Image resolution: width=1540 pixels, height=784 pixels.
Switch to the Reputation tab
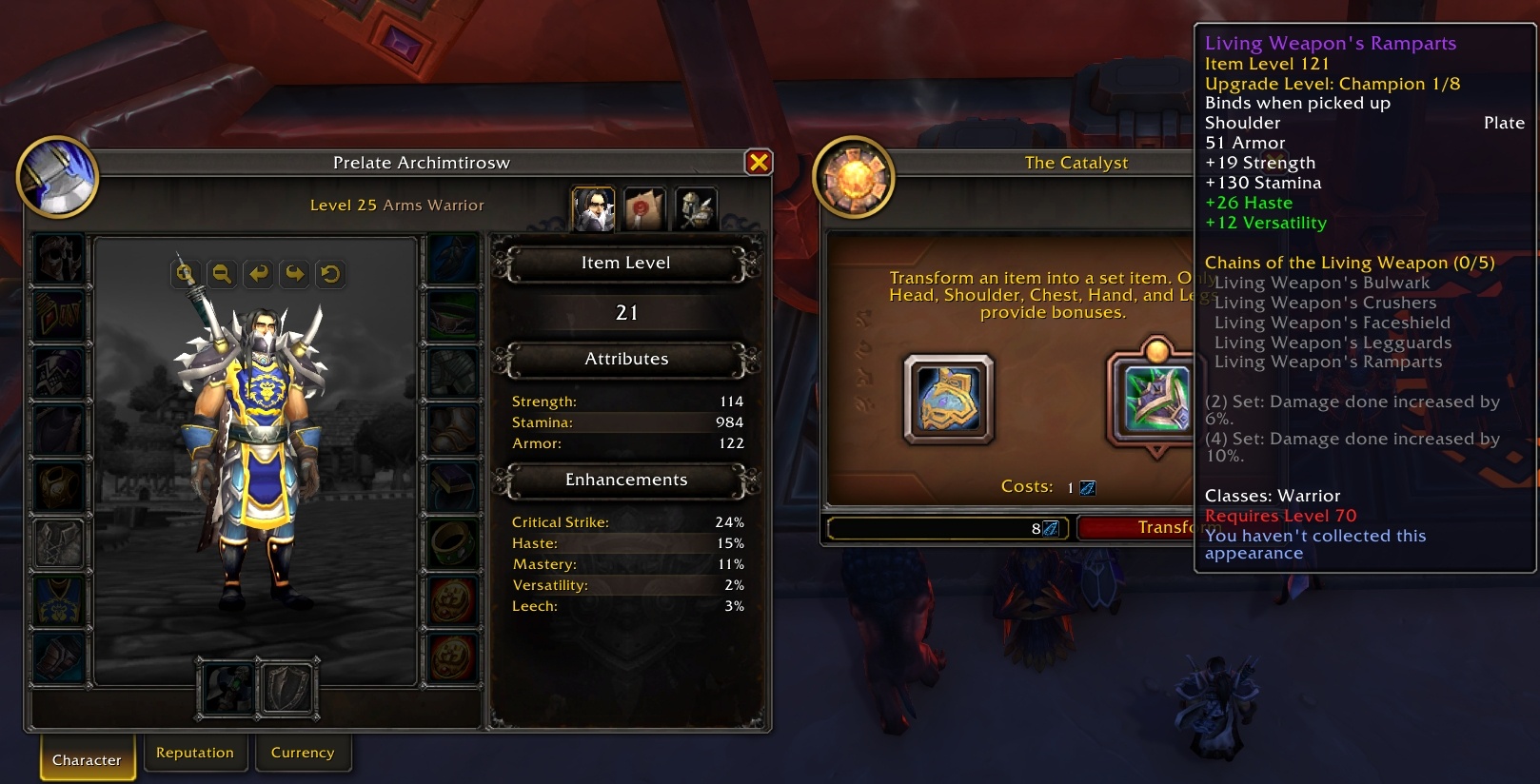(195, 753)
